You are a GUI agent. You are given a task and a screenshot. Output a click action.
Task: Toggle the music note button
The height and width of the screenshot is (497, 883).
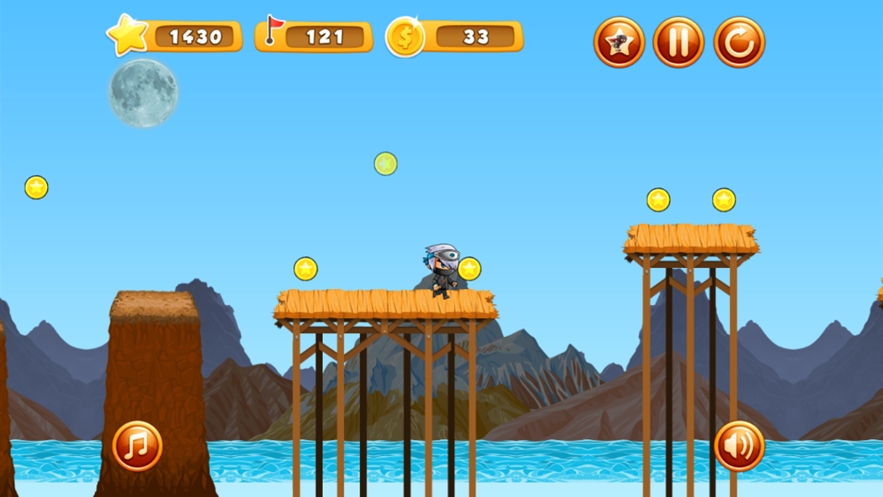point(137,446)
